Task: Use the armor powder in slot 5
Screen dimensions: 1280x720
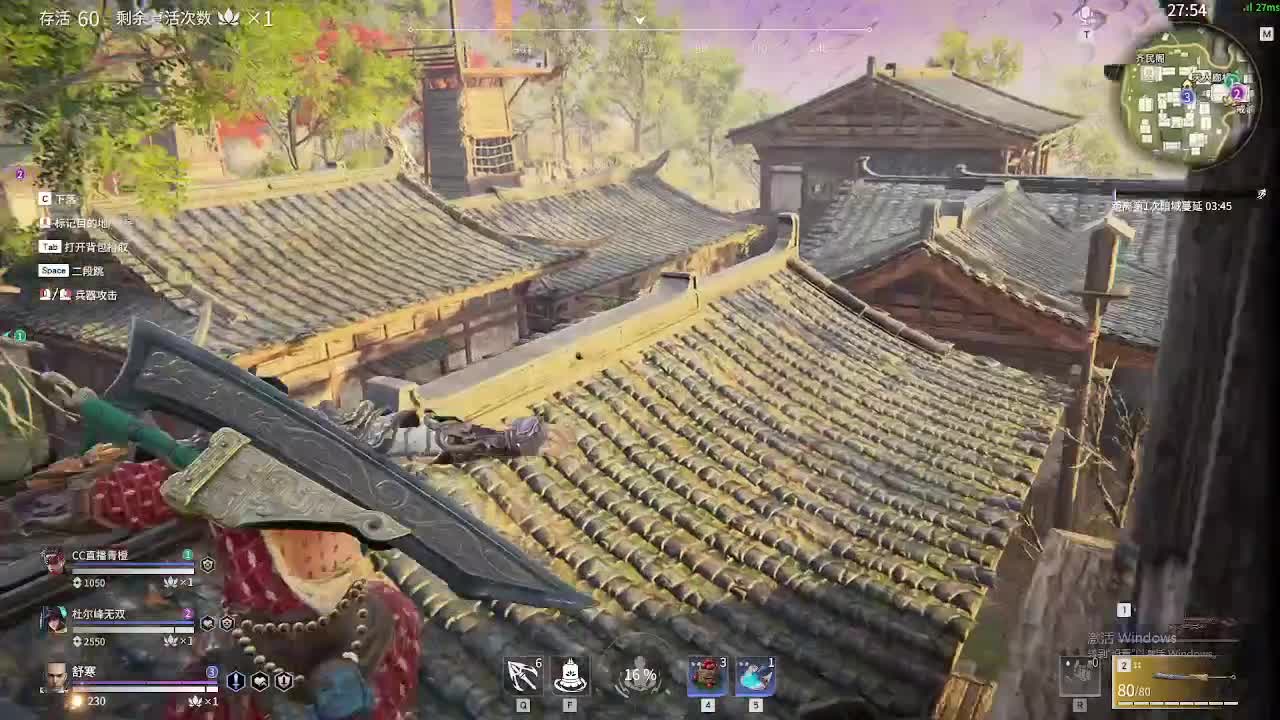Action: [x=757, y=675]
